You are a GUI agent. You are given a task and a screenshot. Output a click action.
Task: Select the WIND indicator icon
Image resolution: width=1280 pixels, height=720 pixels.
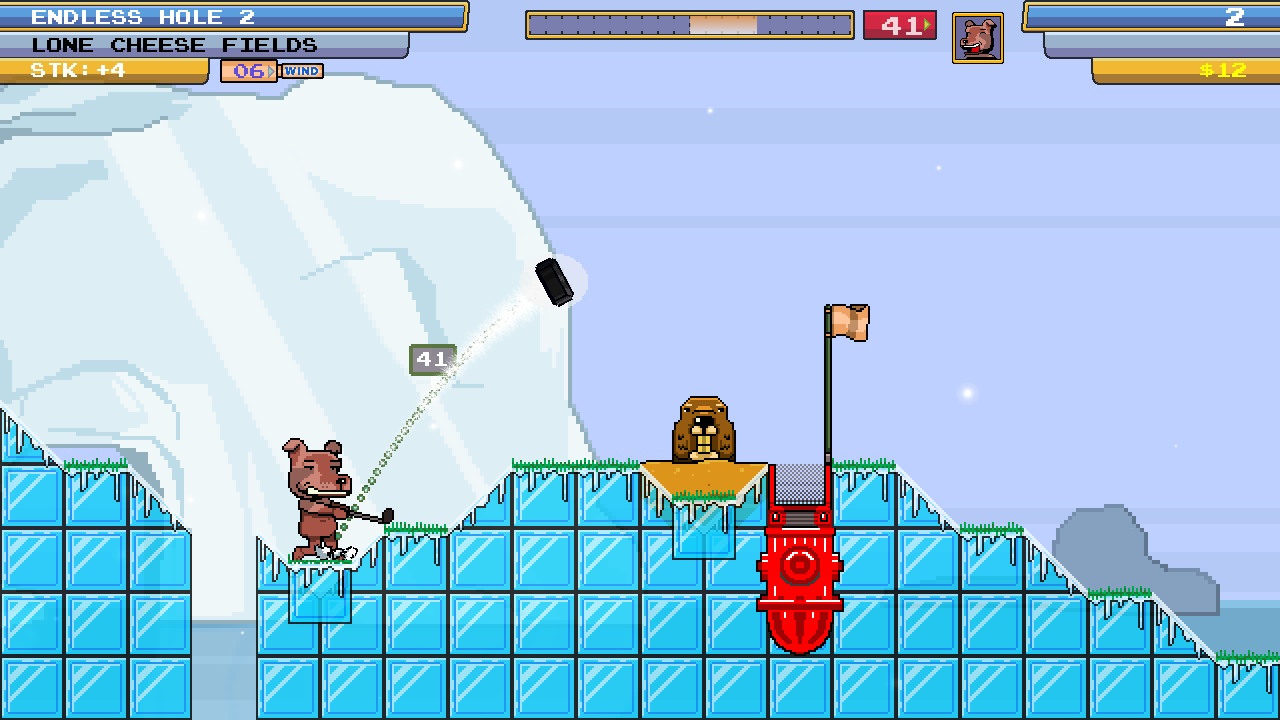(301, 70)
